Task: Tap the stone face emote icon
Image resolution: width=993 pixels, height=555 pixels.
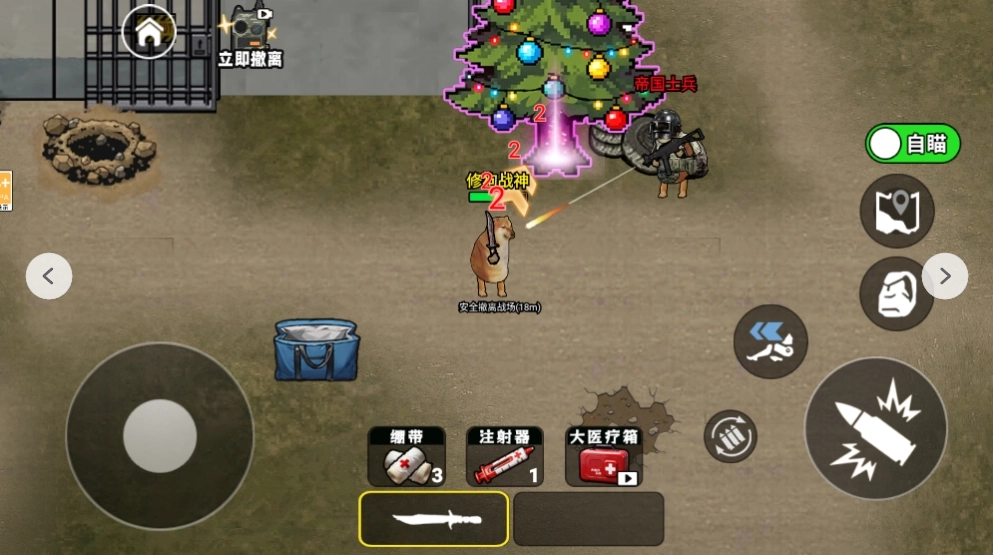Action: pos(897,293)
